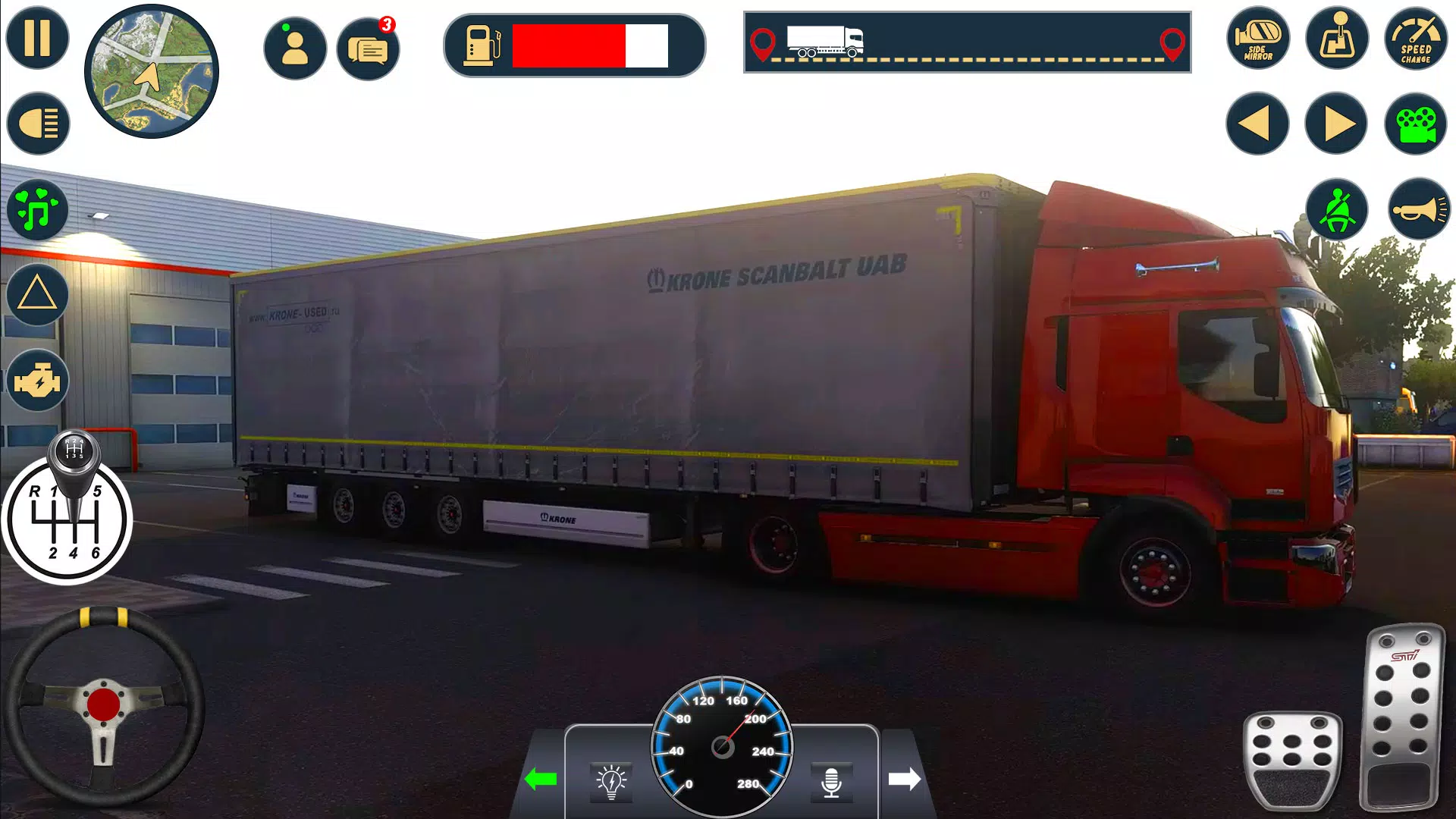The image size is (1456, 819).
Task: Pause the game
Action: click(x=36, y=36)
